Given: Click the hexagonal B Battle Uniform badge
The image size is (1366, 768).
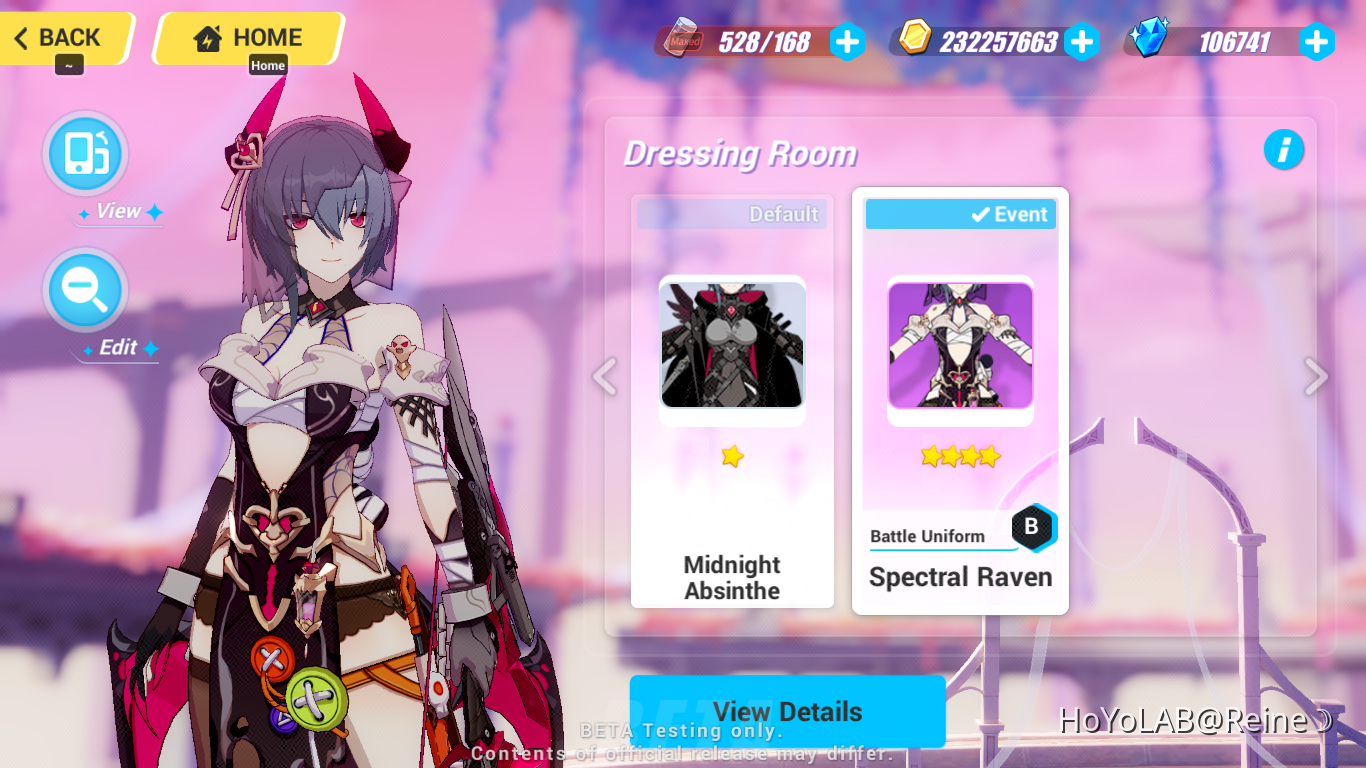Looking at the screenshot, I should [x=1034, y=528].
